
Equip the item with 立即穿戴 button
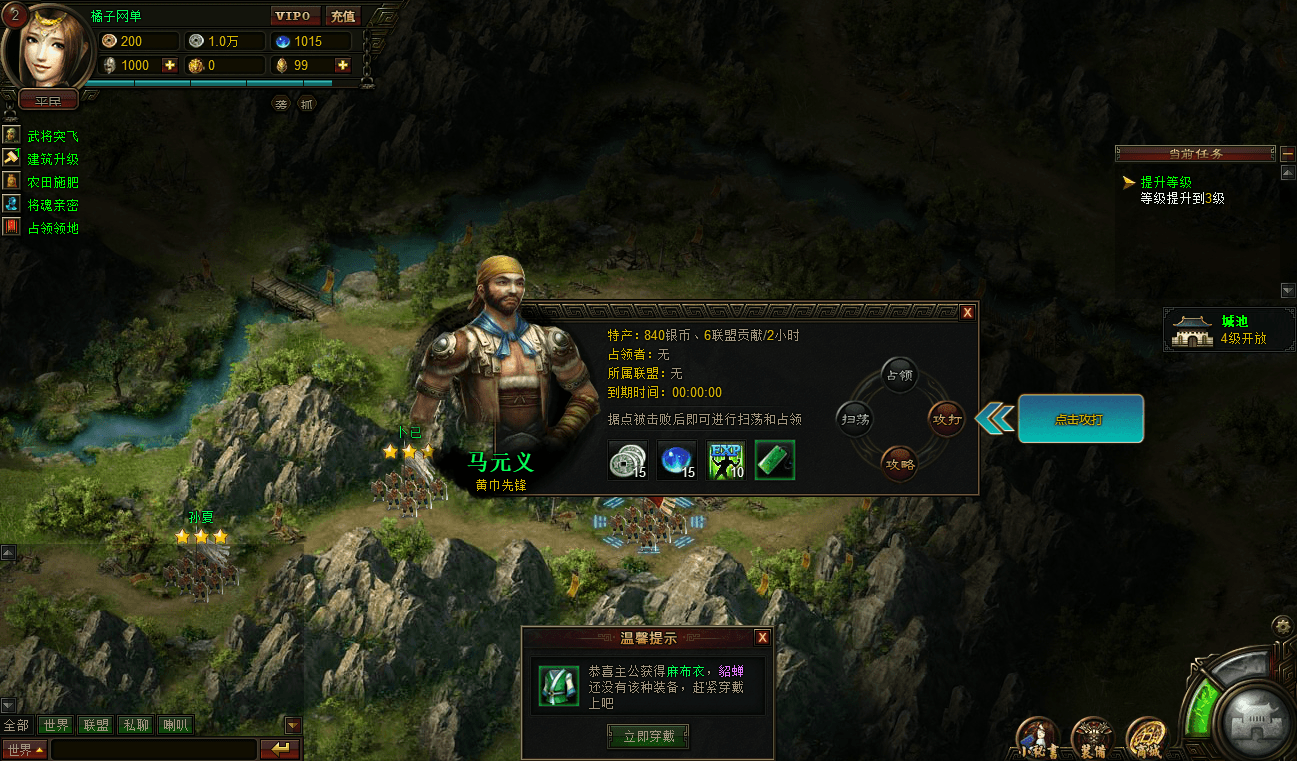[x=648, y=737]
